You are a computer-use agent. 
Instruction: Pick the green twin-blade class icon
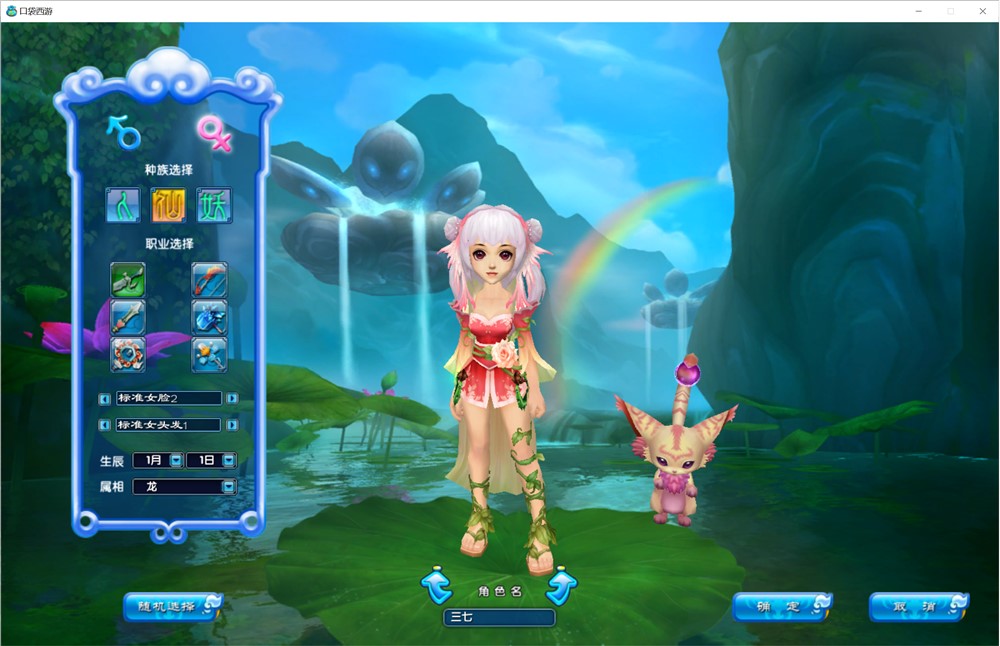click(x=128, y=279)
